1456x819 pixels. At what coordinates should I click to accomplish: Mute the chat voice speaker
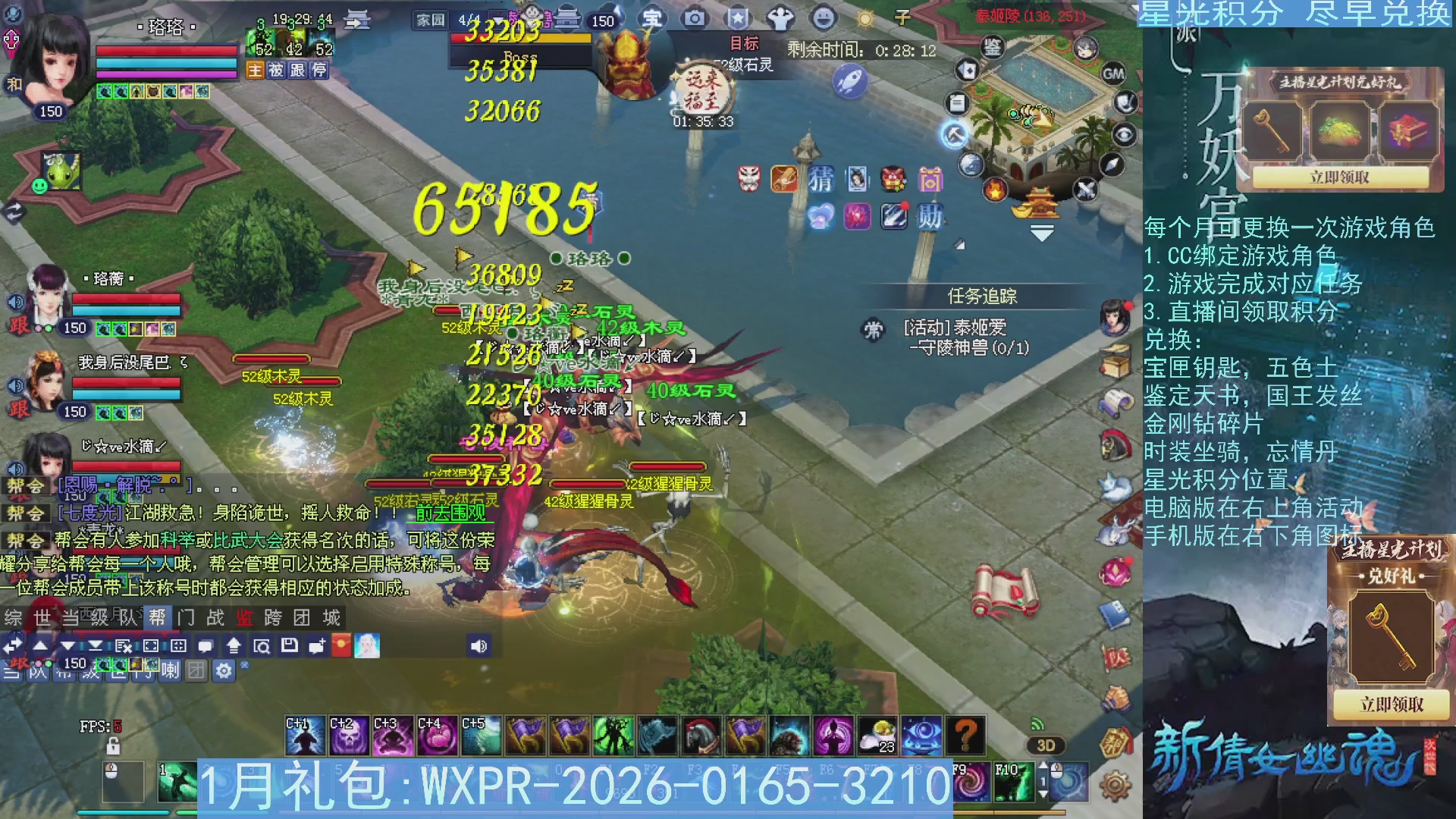point(480,645)
